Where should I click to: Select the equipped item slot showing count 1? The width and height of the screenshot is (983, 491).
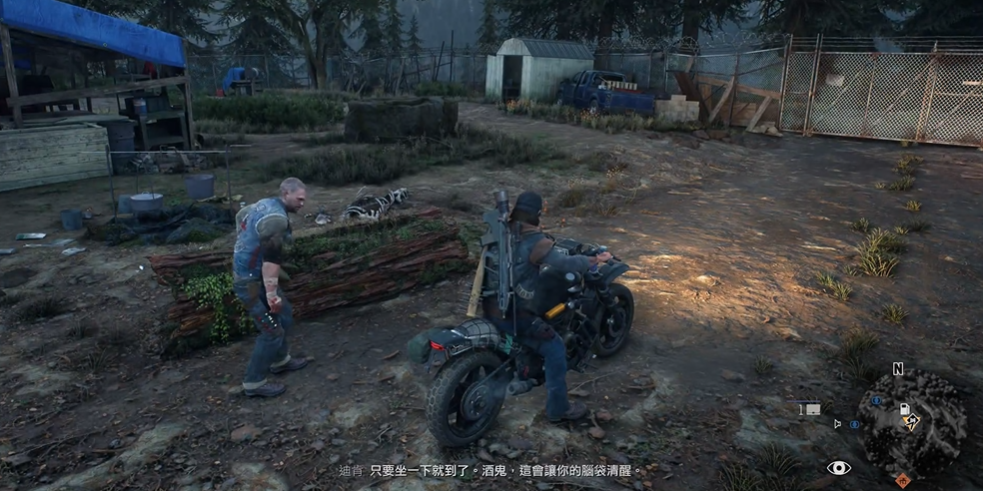coord(809,409)
